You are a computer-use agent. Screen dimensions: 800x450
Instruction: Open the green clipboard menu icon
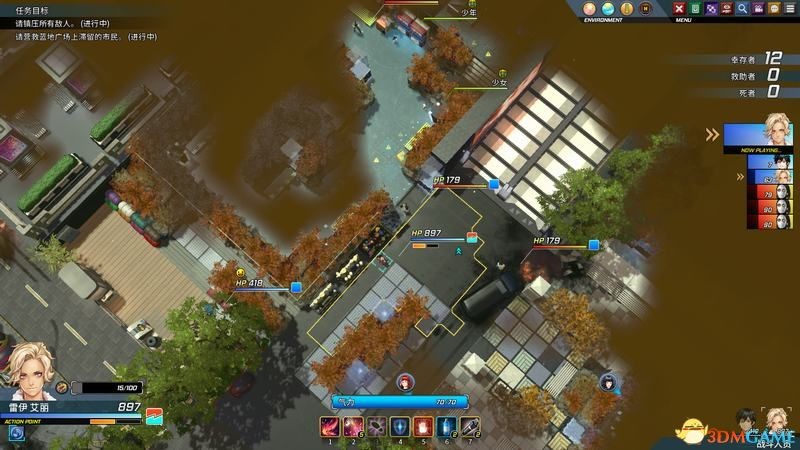click(x=696, y=9)
